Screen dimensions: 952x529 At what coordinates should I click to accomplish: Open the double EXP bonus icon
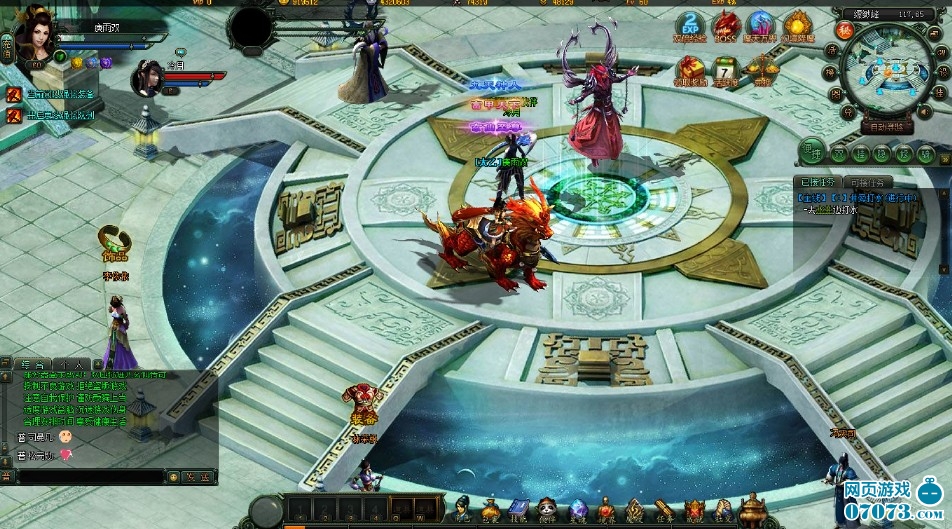click(690, 27)
